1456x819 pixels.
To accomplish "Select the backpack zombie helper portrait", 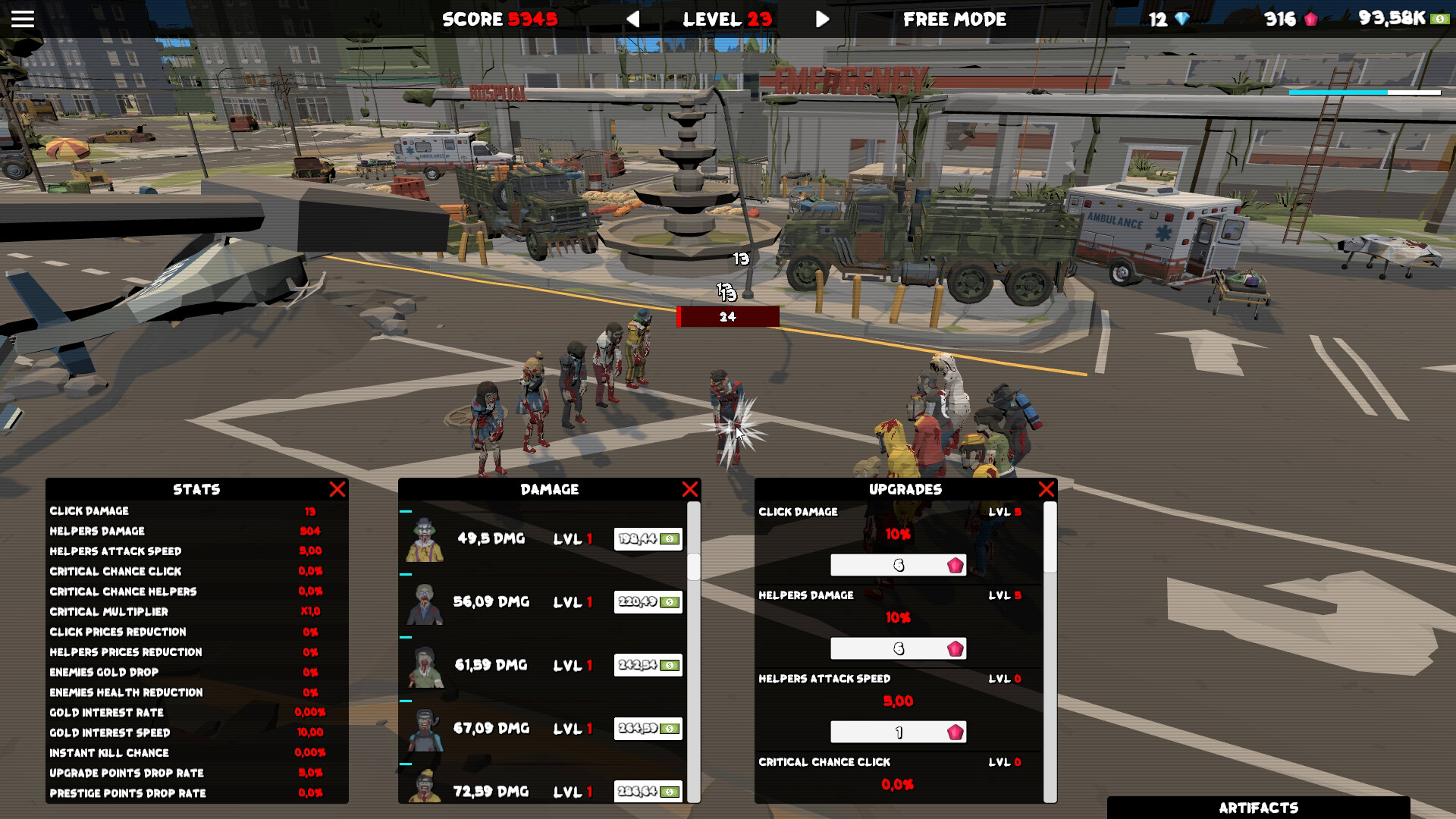I will pyautogui.click(x=425, y=729).
